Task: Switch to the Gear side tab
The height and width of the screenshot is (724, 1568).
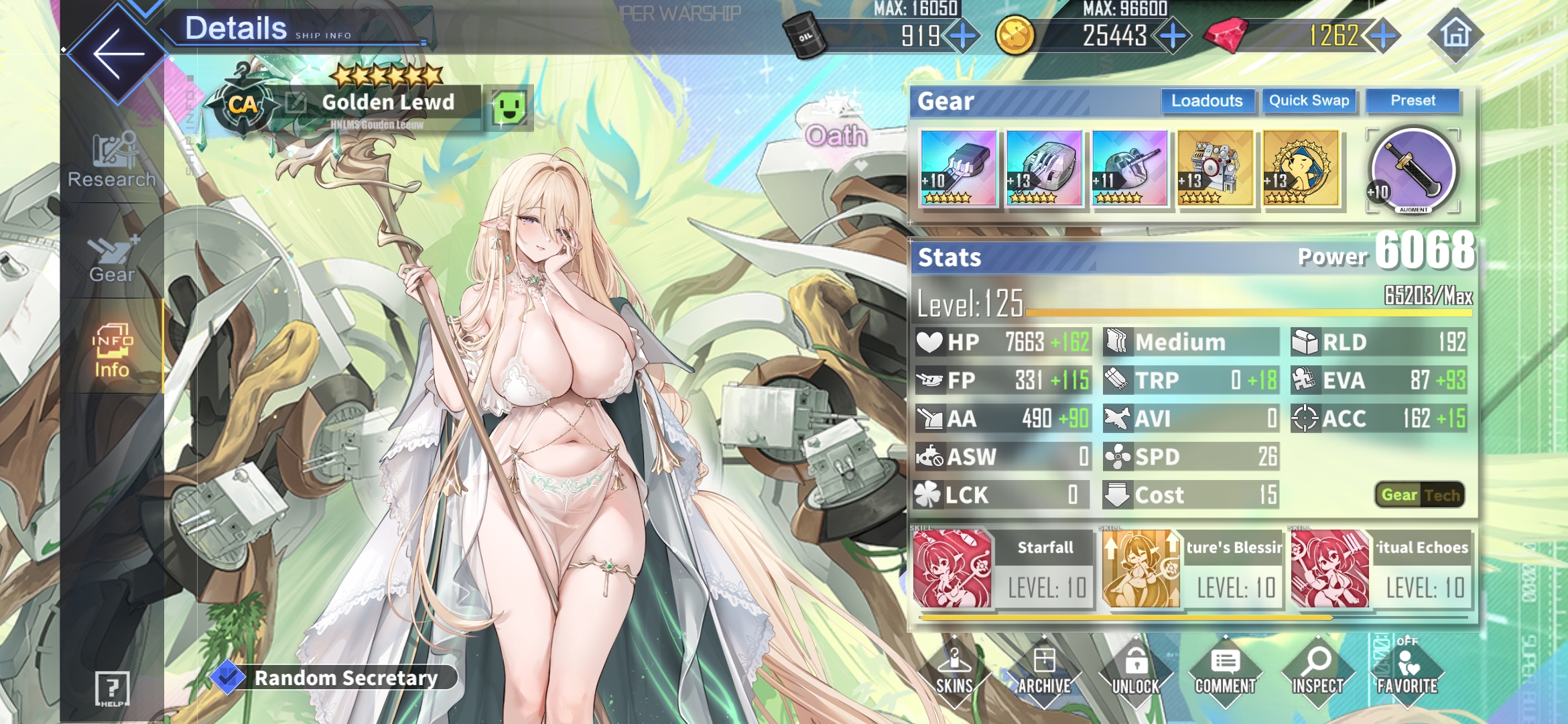Action: click(112, 259)
